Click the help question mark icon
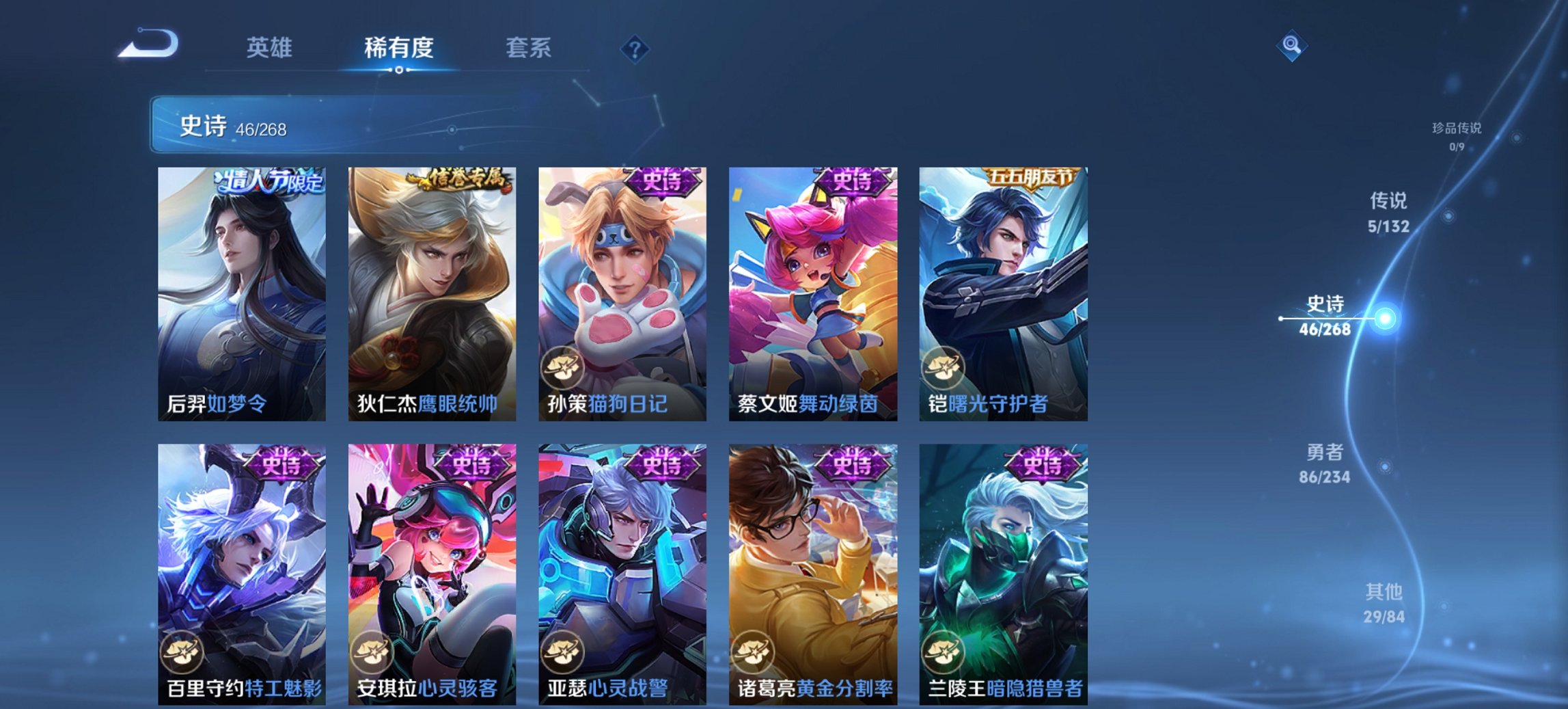This screenshot has width=1568, height=709. coord(635,48)
